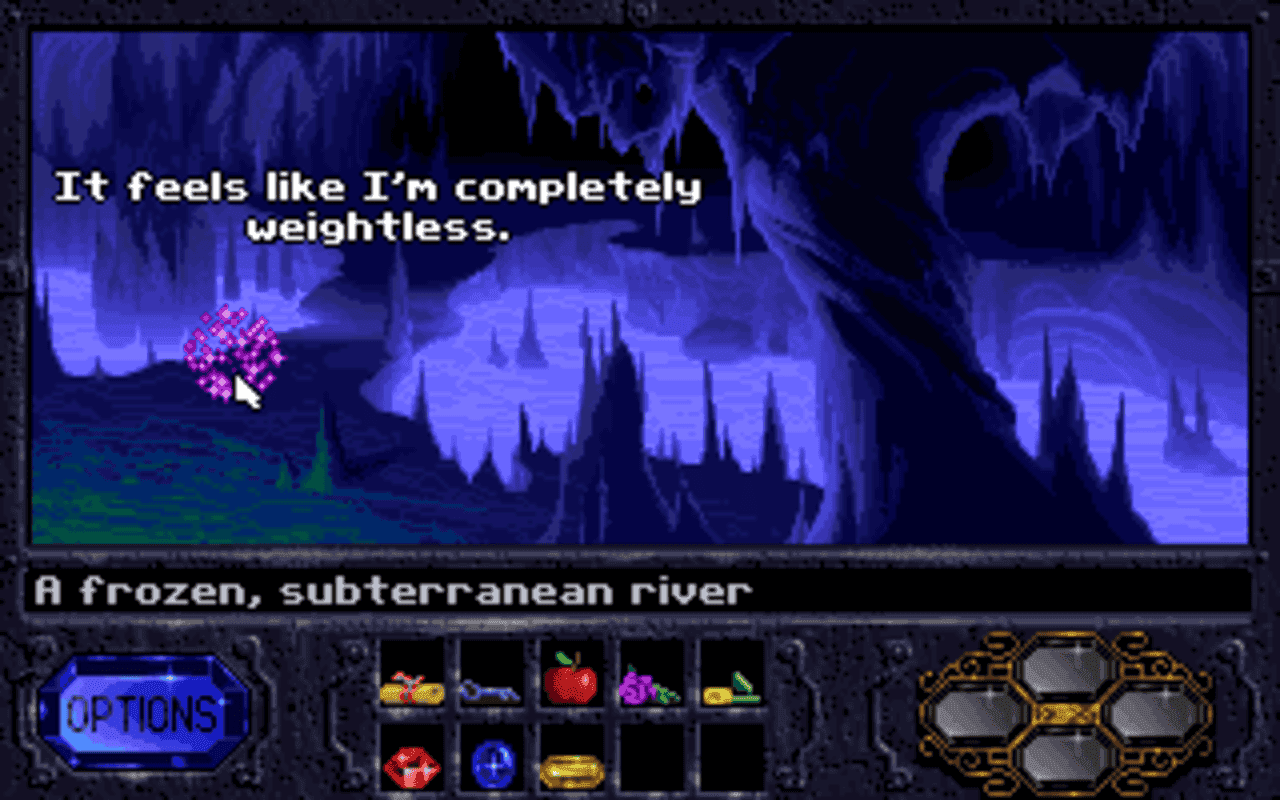The width and height of the screenshot is (1280, 800).
Task: Click the weightless dialogue text
Action: tap(380, 205)
